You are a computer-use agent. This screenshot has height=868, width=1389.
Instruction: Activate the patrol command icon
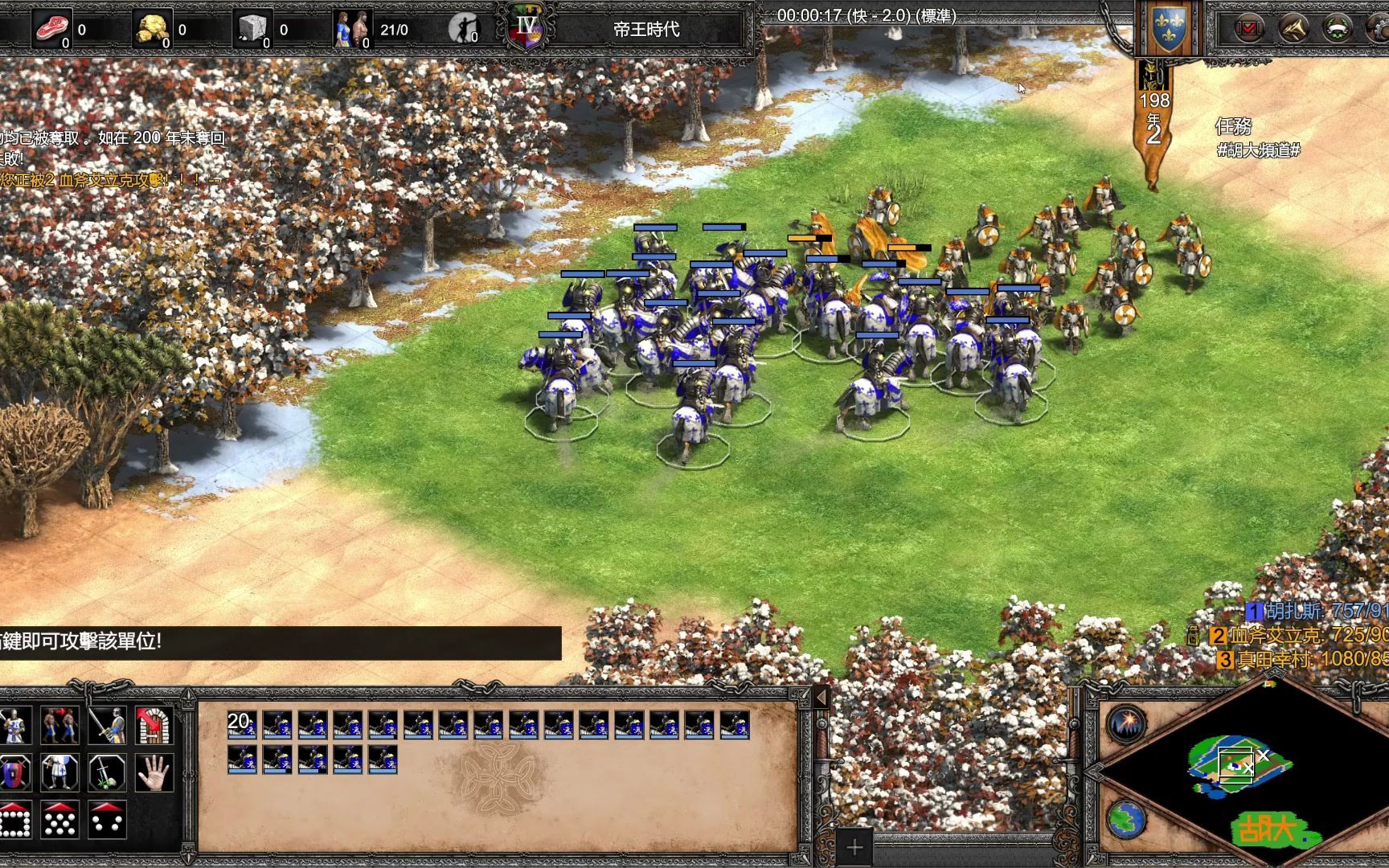tap(61, 726)
